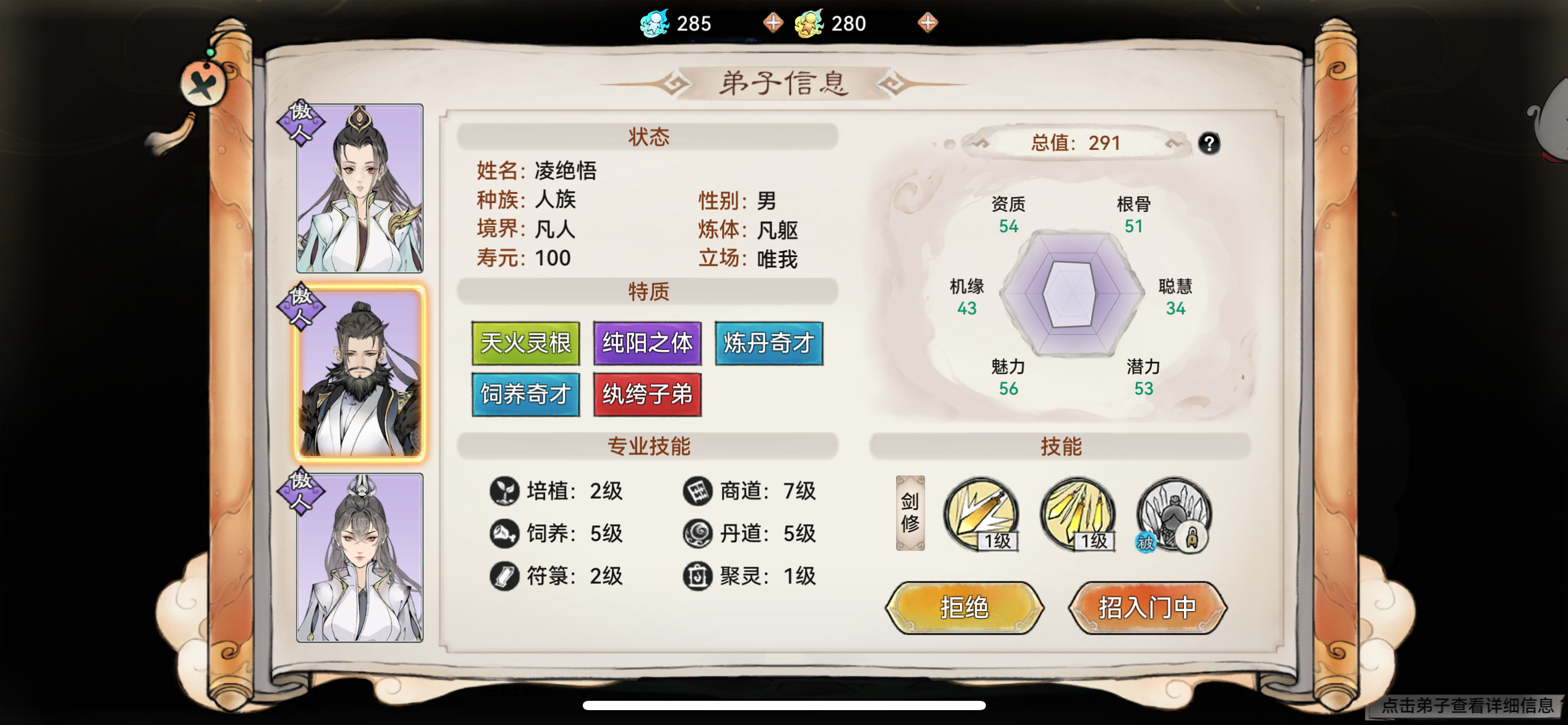This screenshot has height=725, width=1568.
Task: Toggle the 天火灵根 trait tag
Action: pyautogui.click(x=525, y=343)
